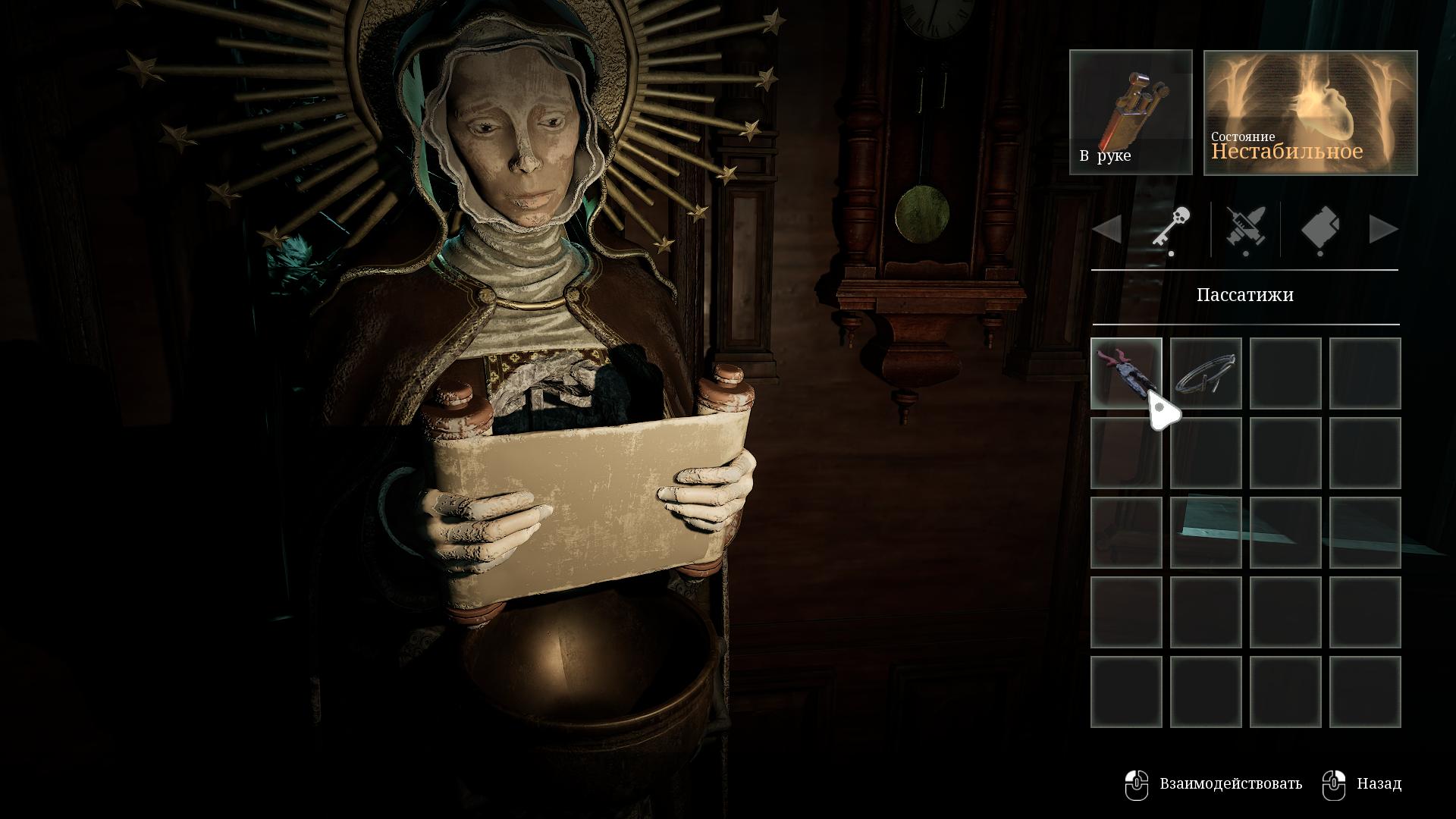Select the metal ring item slot

[1206, 373]
